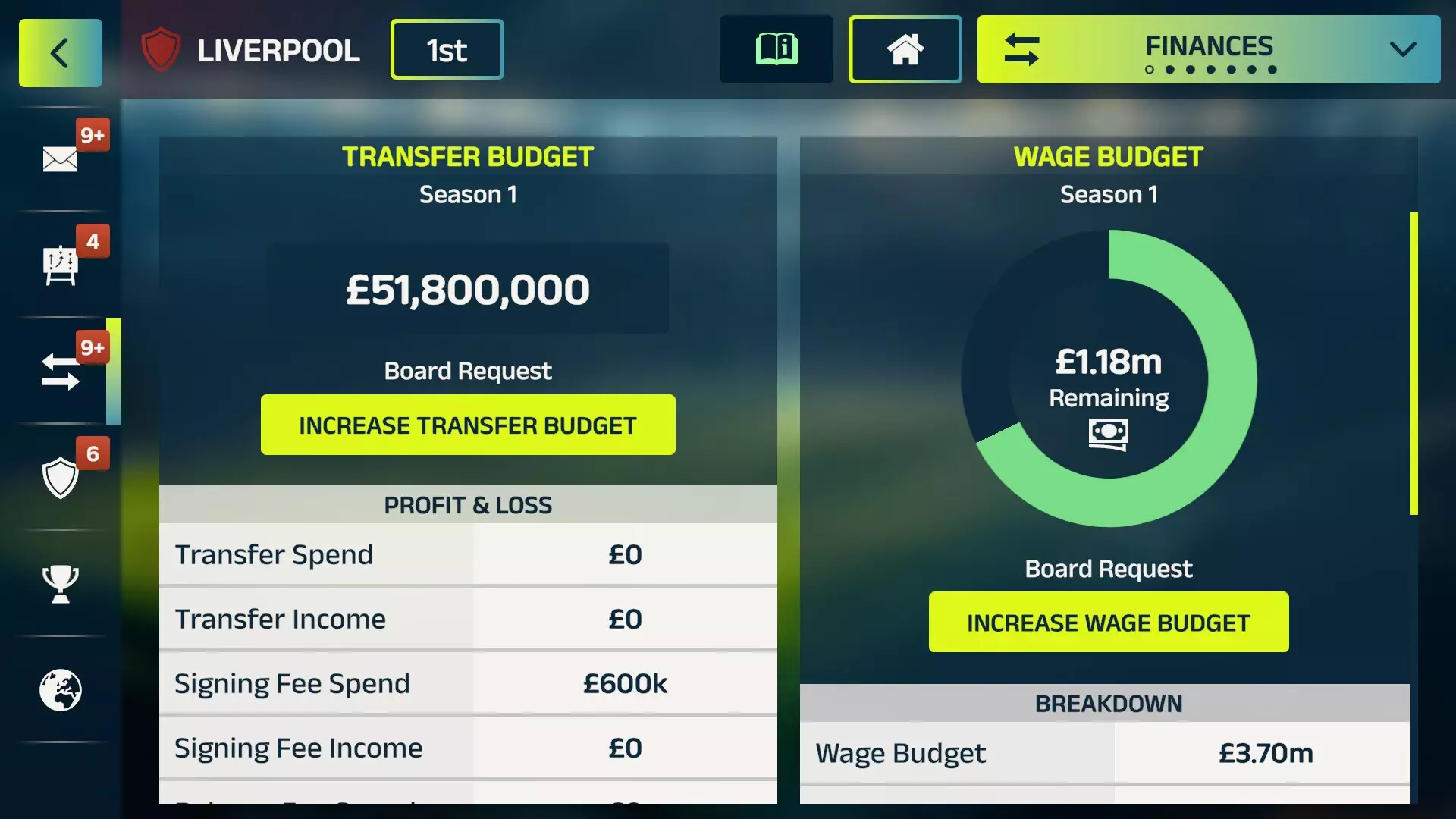This screenshot has width=1456, height=819.
Task: Click the Finances page dots indicator
Action: click(1210, 69)
